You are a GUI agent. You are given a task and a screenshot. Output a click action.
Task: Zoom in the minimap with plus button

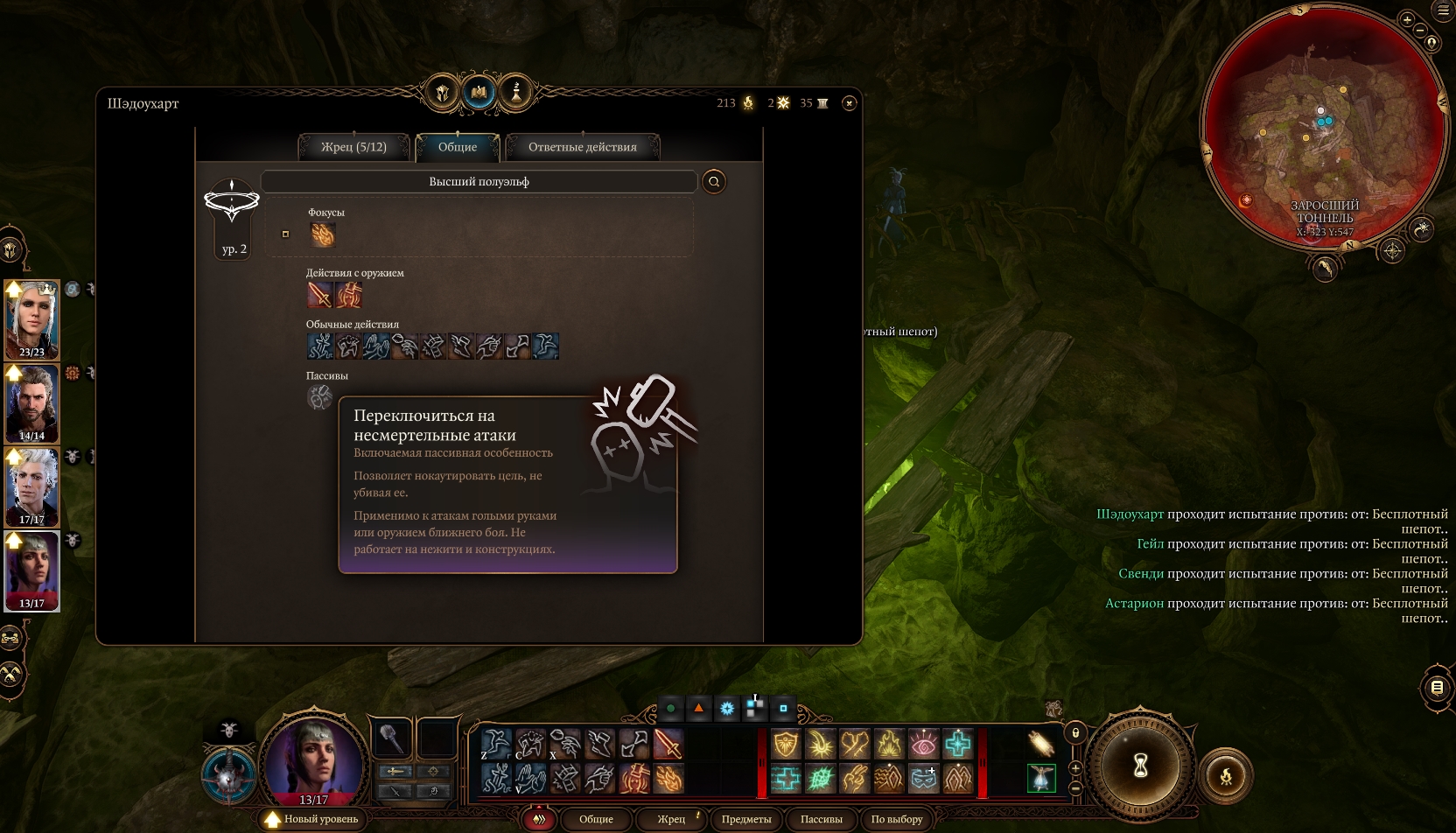(x=1407, y=19)
